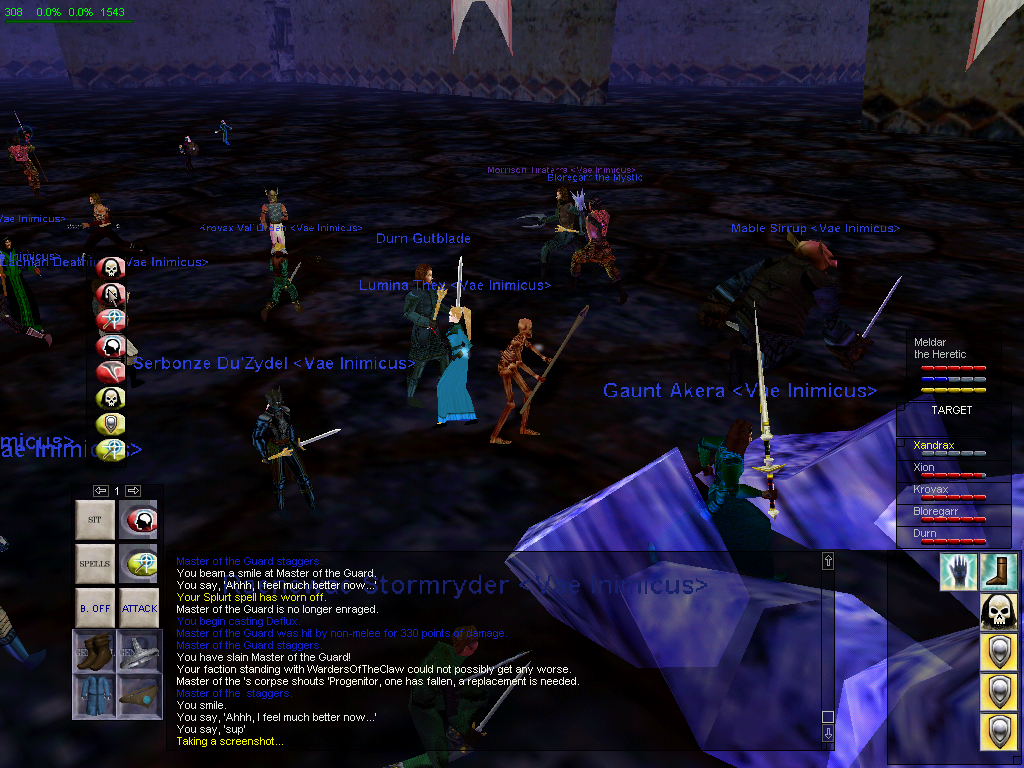Select the blue robe hotbar slot
Viewport: 1024px width, 768px height.
pyautogui.click(x=95, y=696)
